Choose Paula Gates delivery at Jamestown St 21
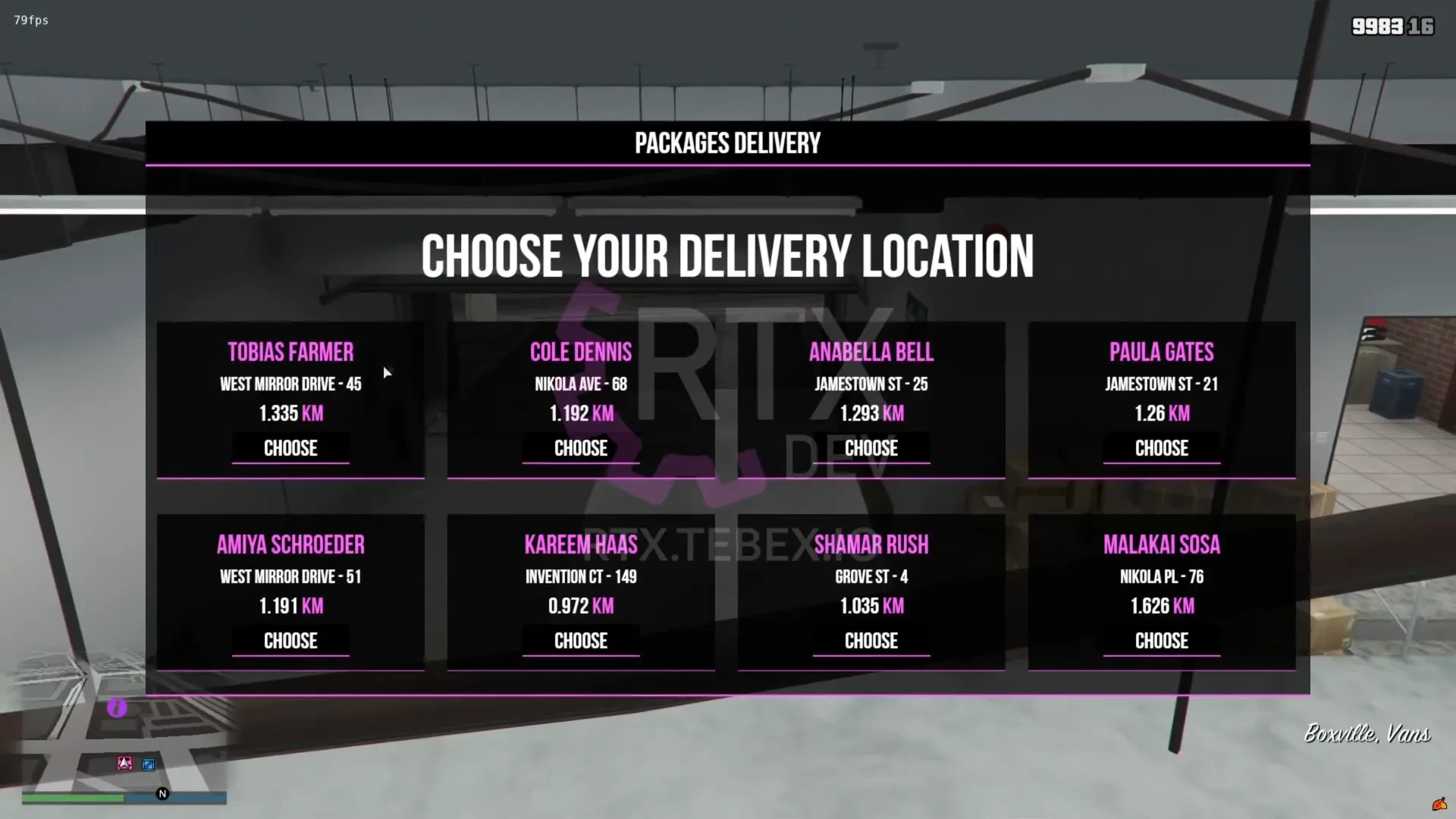Screen dimensions: 1456x819 [1161, 448]
